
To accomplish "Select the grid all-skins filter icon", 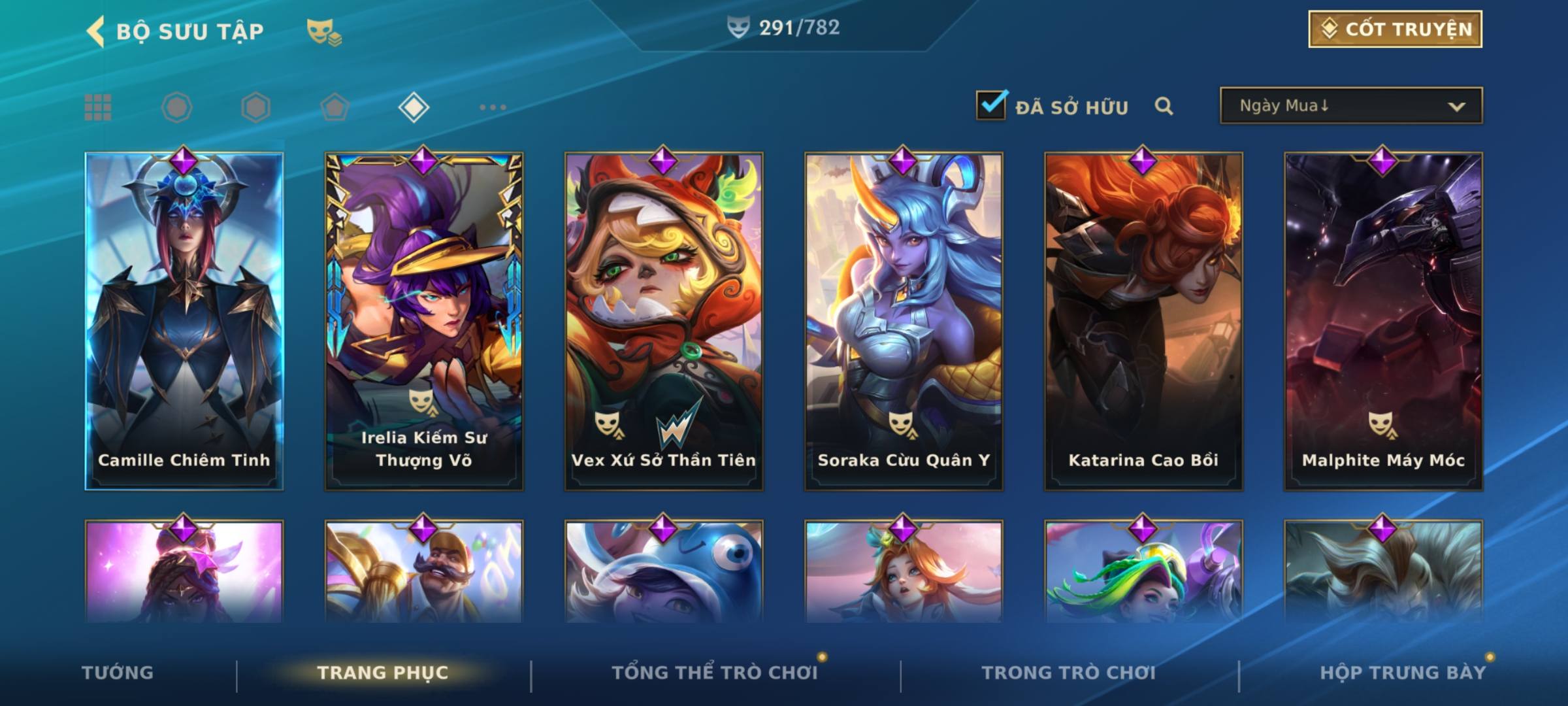I will pyautogui.click(x=98, y=107).
